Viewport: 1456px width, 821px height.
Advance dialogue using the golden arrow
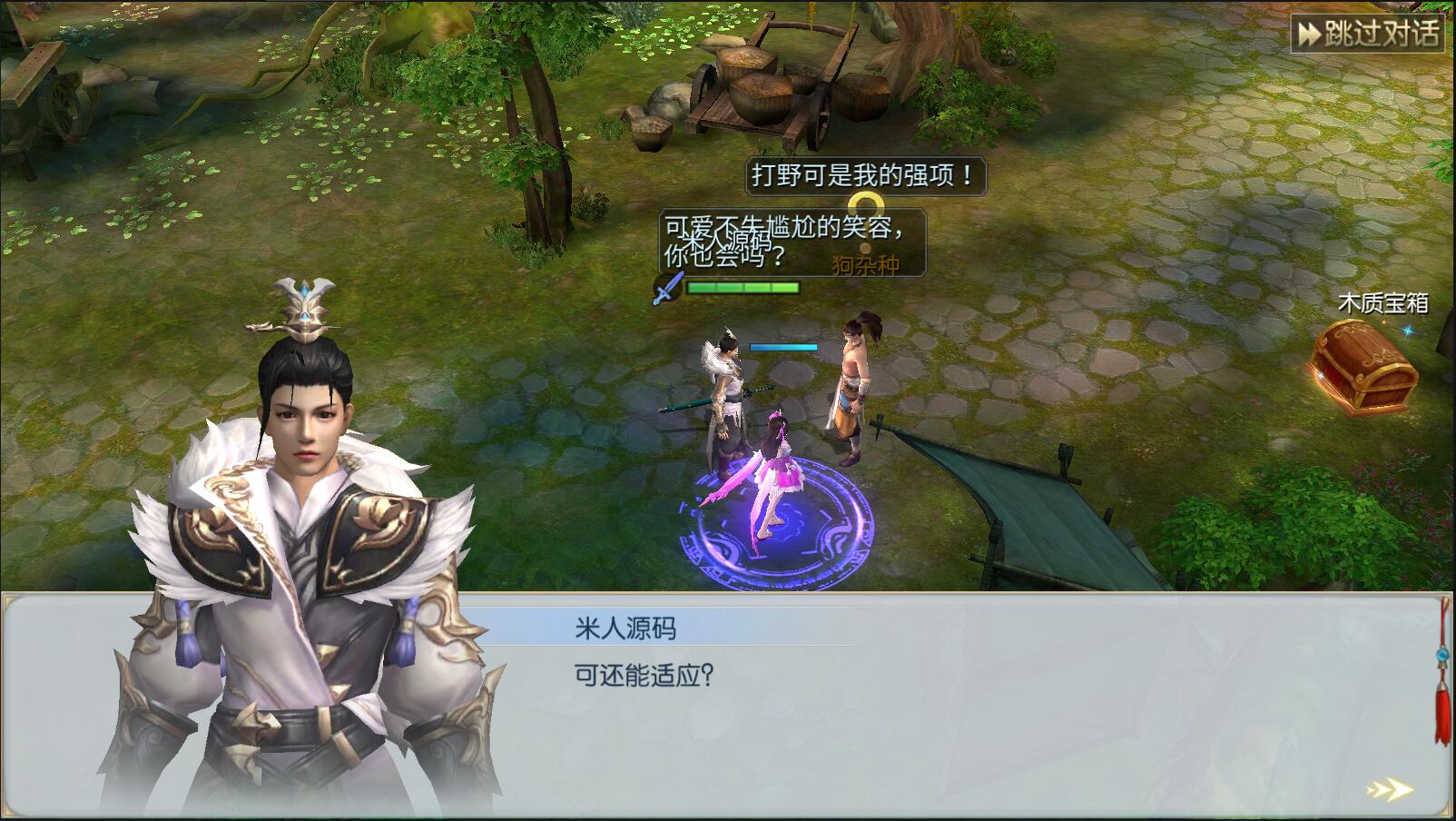point(1390,789)
